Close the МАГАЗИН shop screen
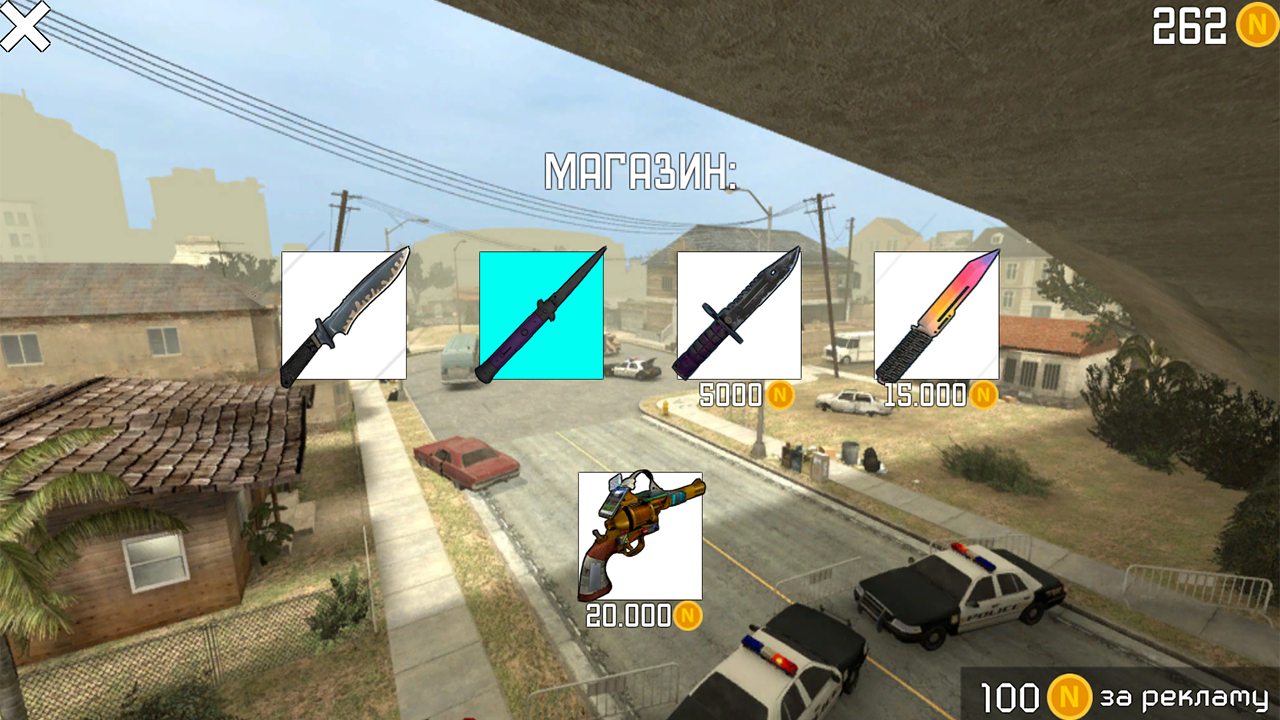 [26, 26]
